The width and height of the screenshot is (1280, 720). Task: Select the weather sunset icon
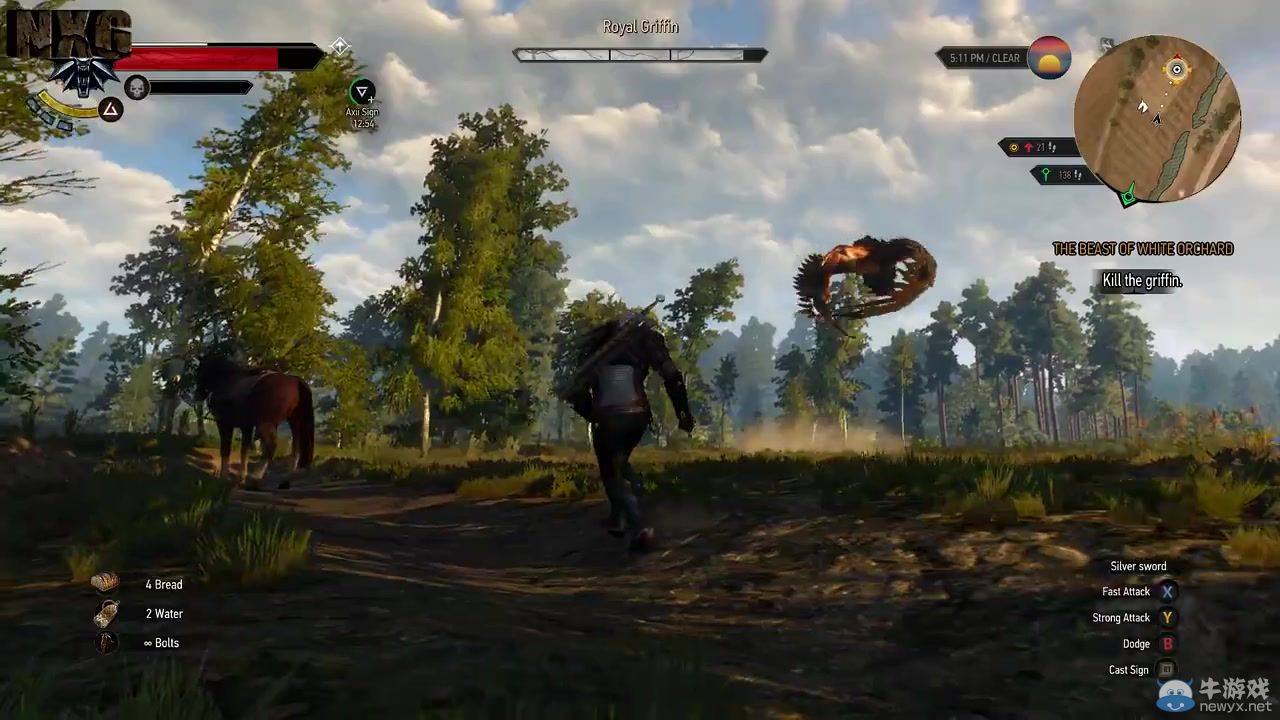1050,58
